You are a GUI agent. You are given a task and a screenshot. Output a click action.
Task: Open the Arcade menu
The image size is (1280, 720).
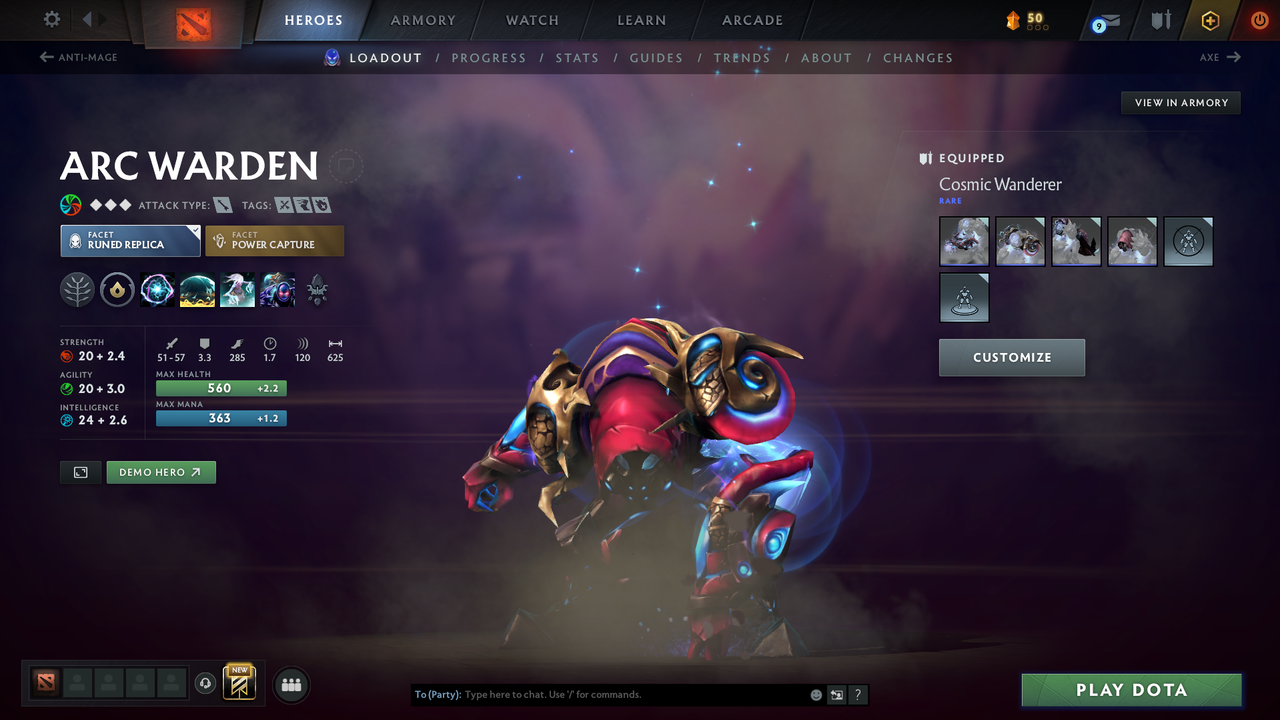[x=751, y=20]
